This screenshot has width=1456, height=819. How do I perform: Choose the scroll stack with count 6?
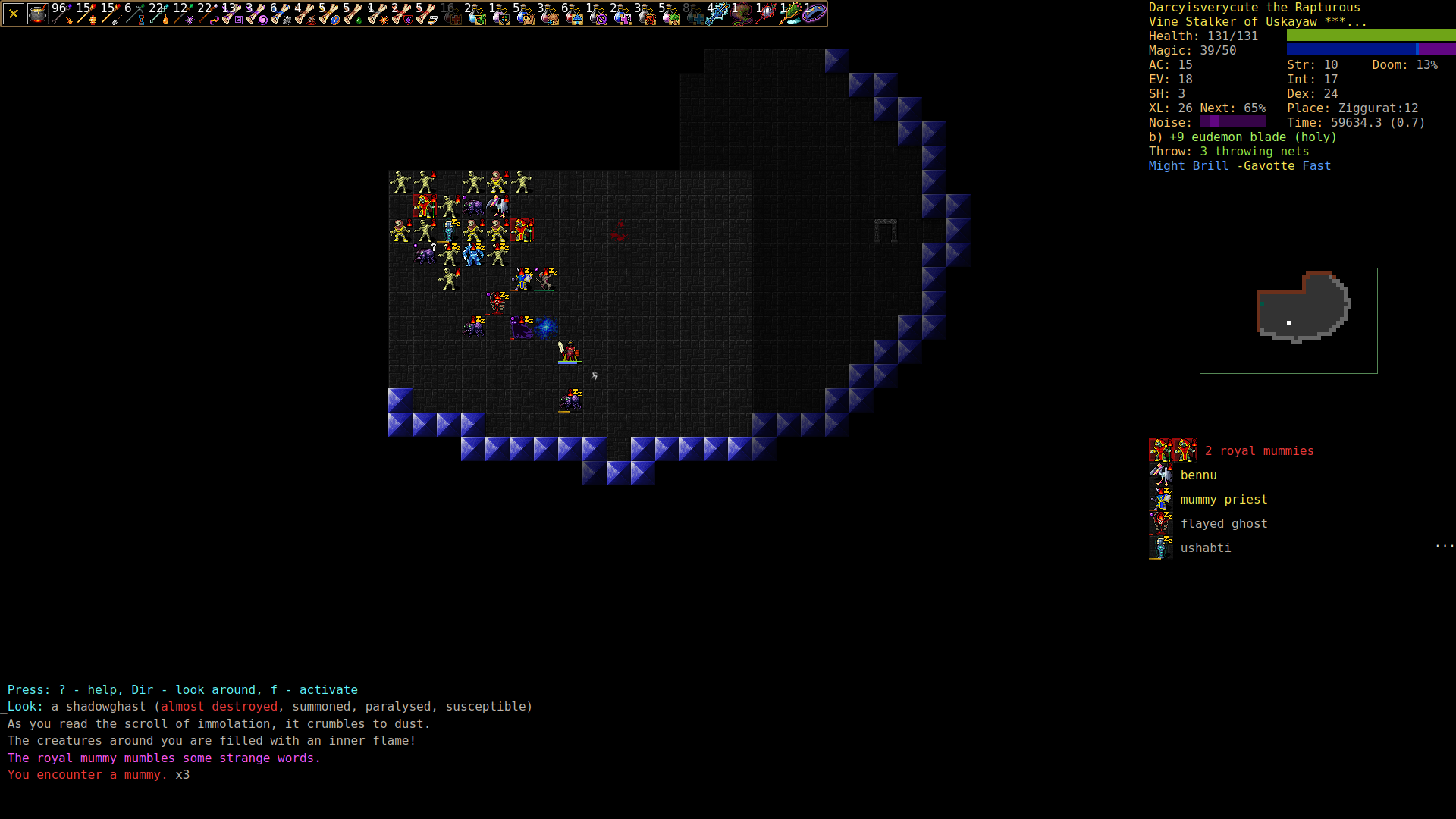coord(280,14)
